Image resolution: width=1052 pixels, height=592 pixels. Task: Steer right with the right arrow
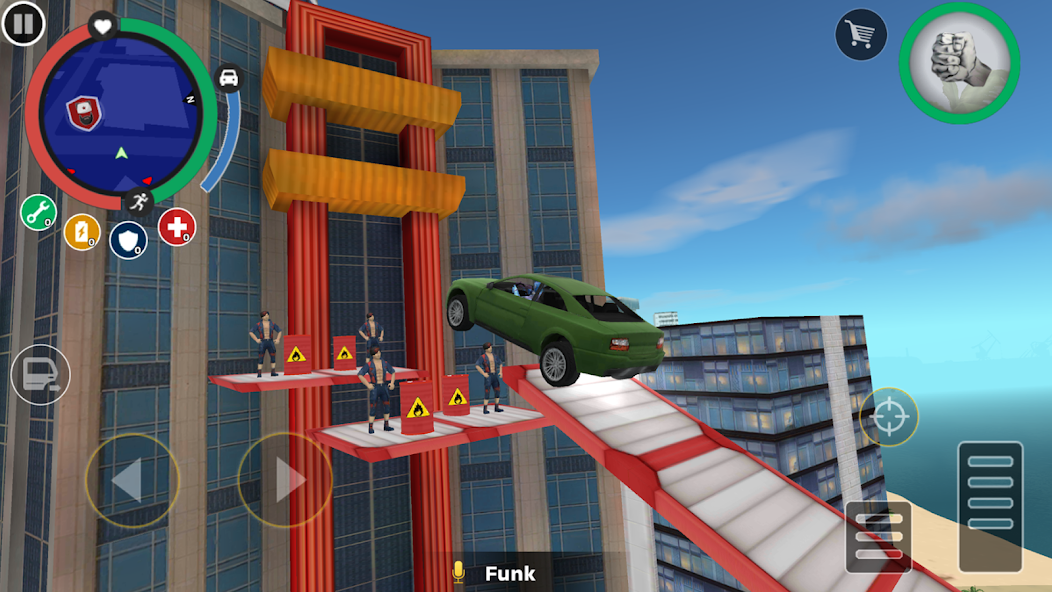[284, 481]
